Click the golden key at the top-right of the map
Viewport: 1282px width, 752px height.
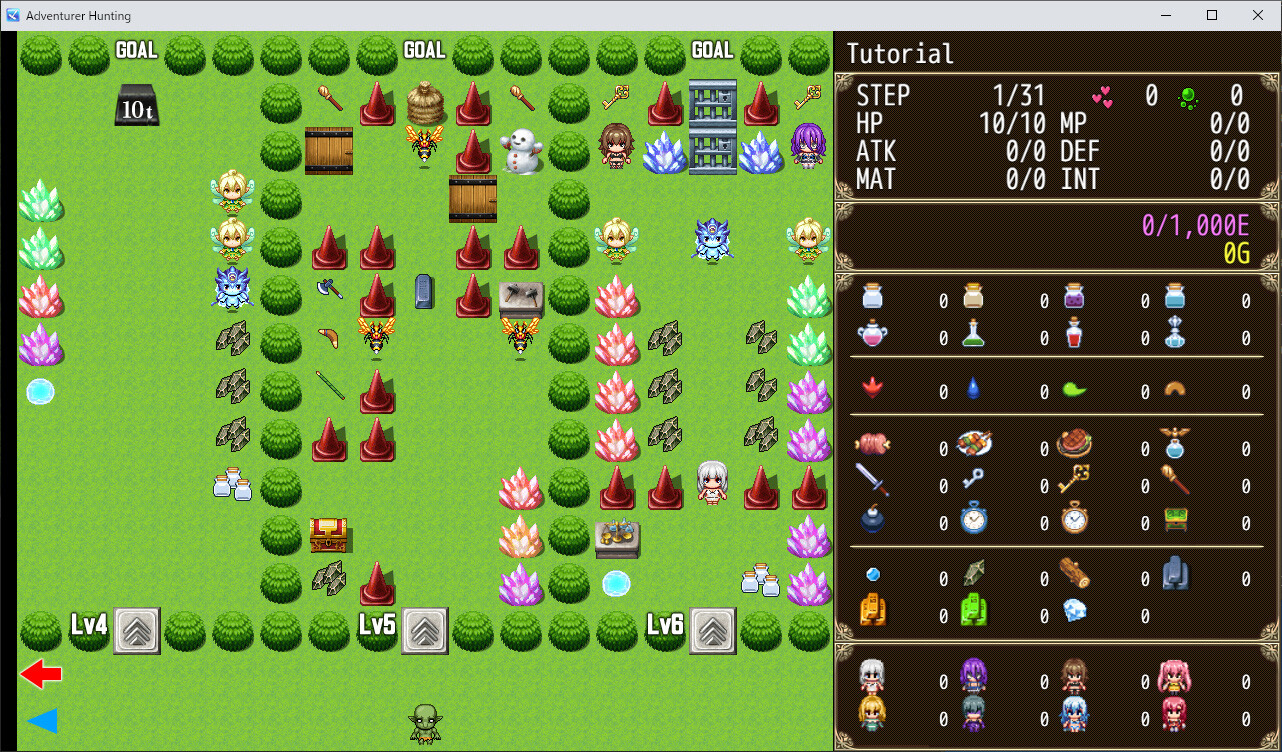[x=809, y=97]
